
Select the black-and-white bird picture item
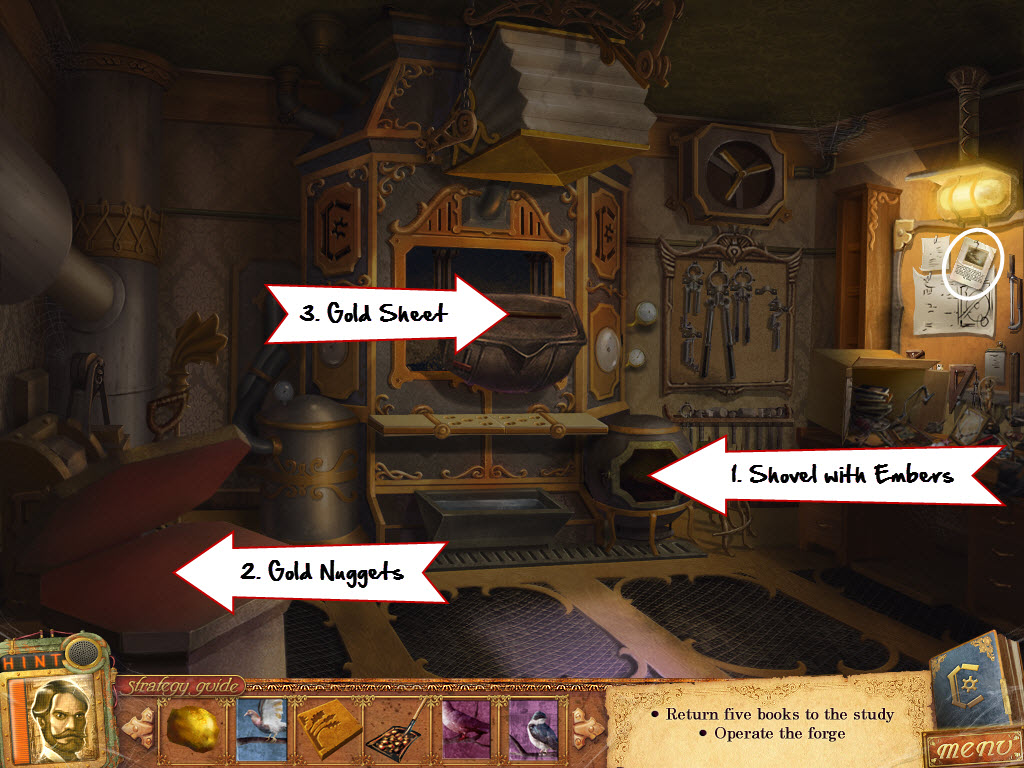click(534, 727)
